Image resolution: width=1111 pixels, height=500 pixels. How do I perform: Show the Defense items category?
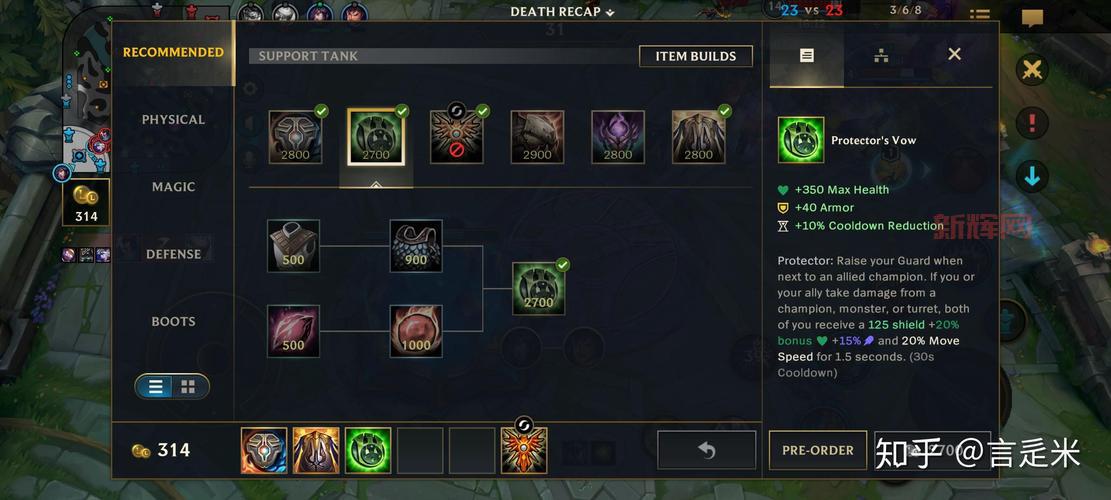173,254
